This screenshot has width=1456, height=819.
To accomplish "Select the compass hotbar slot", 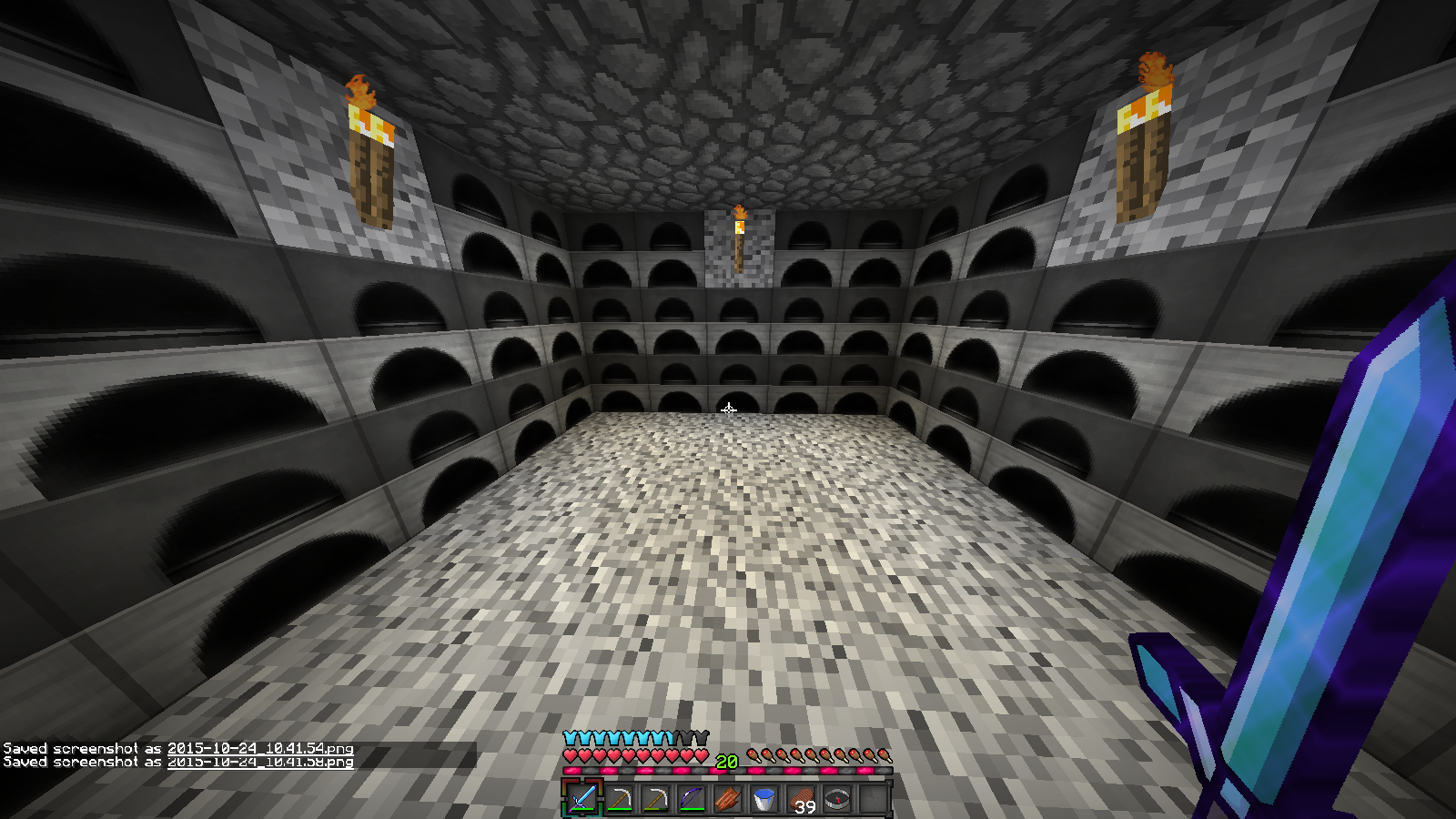I will [x=837, y=799].
